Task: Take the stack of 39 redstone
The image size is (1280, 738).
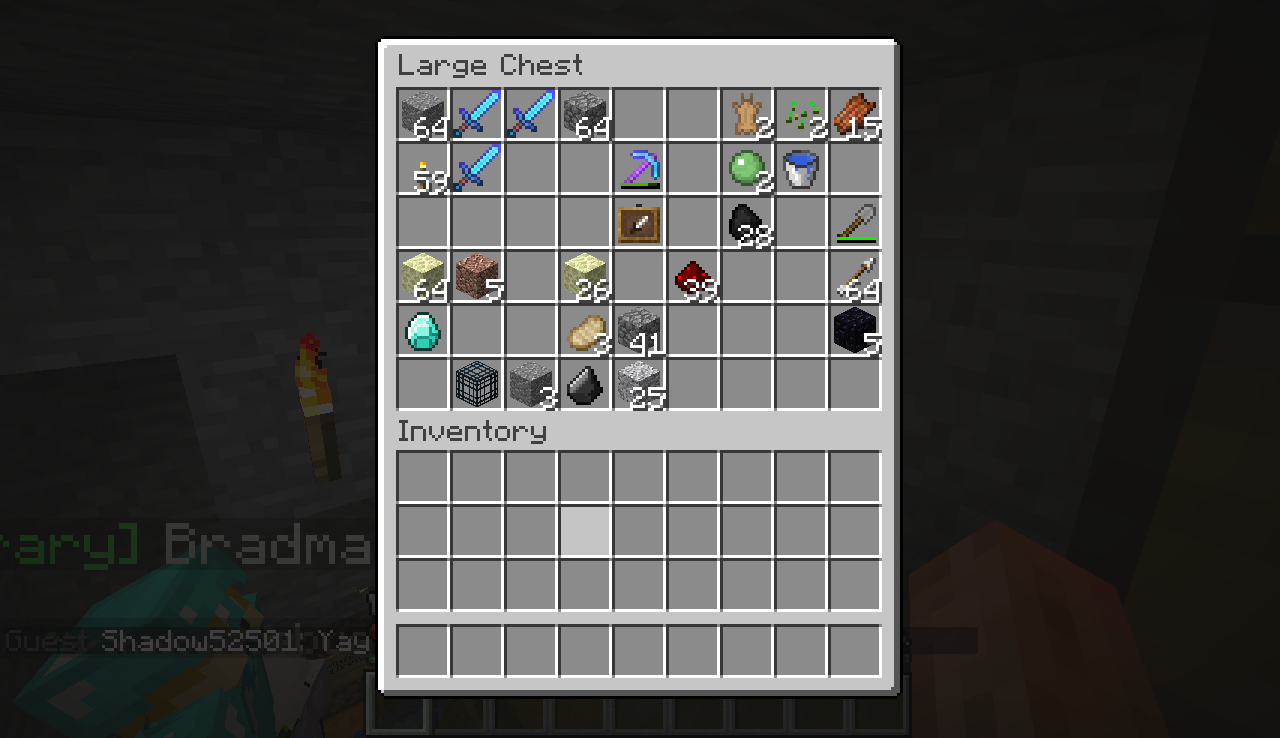Action: [693, 276]
